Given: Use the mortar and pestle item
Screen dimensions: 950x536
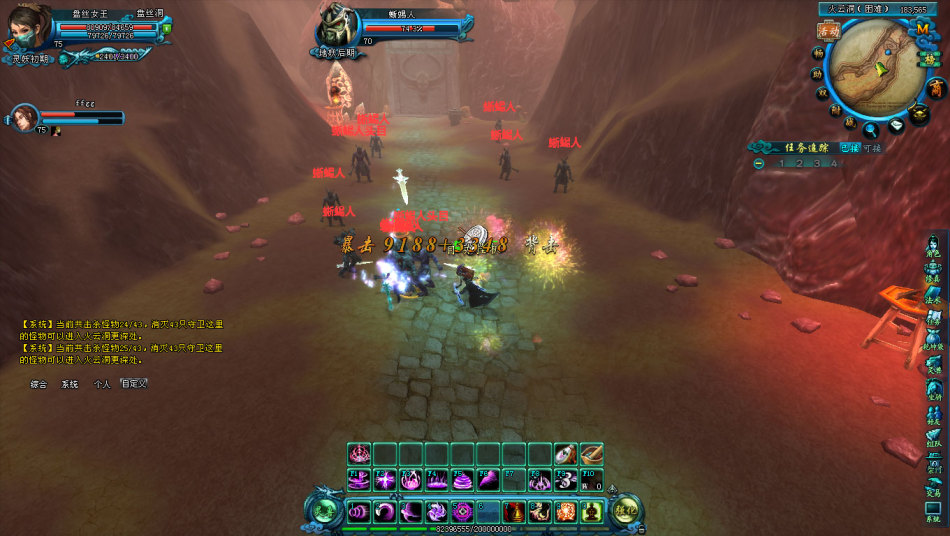Looking at the screenshot, I should tap(591, 454).
